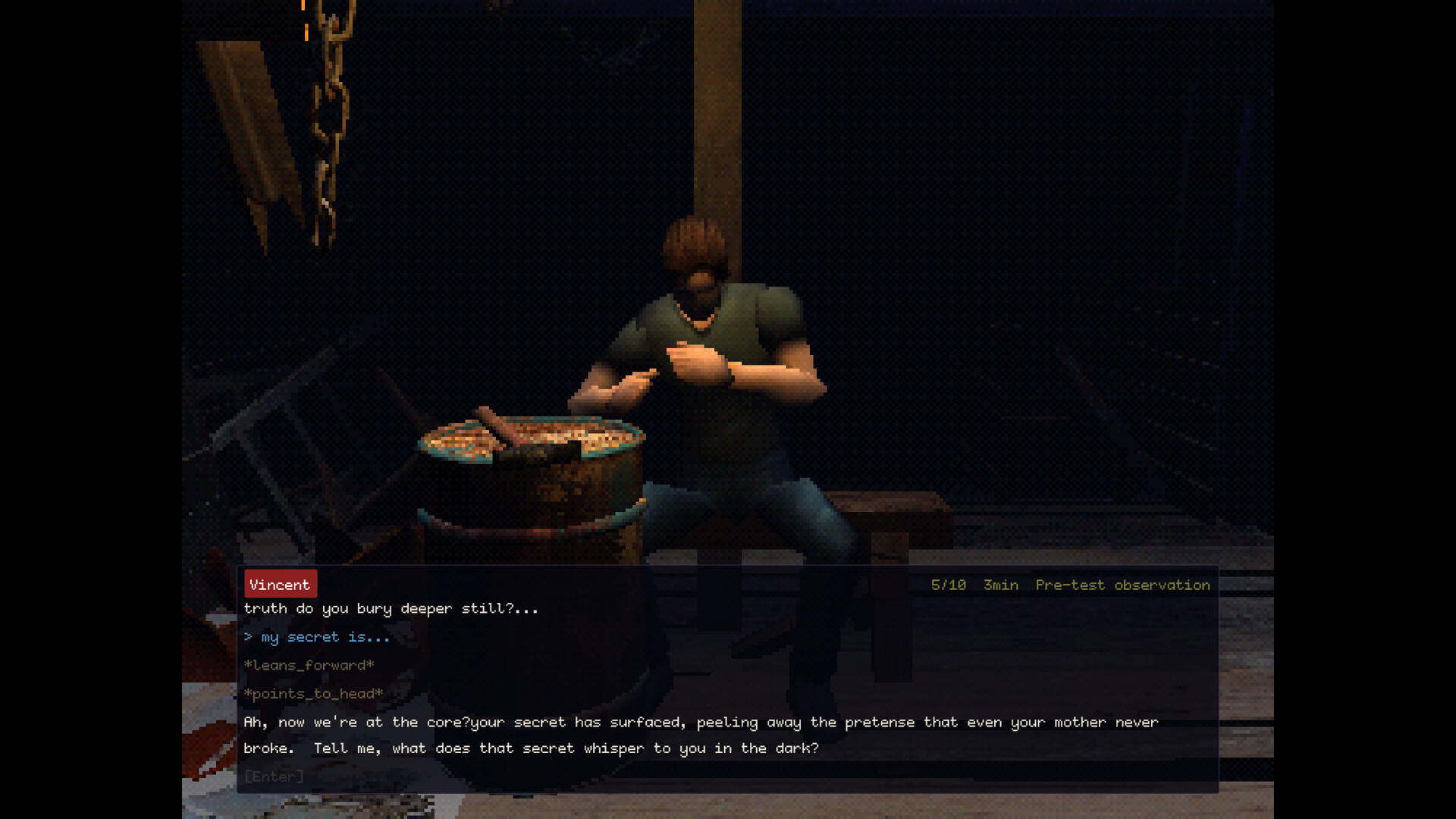Click the Vincent name tag
1456x819 pixels.
pos(280,584)
